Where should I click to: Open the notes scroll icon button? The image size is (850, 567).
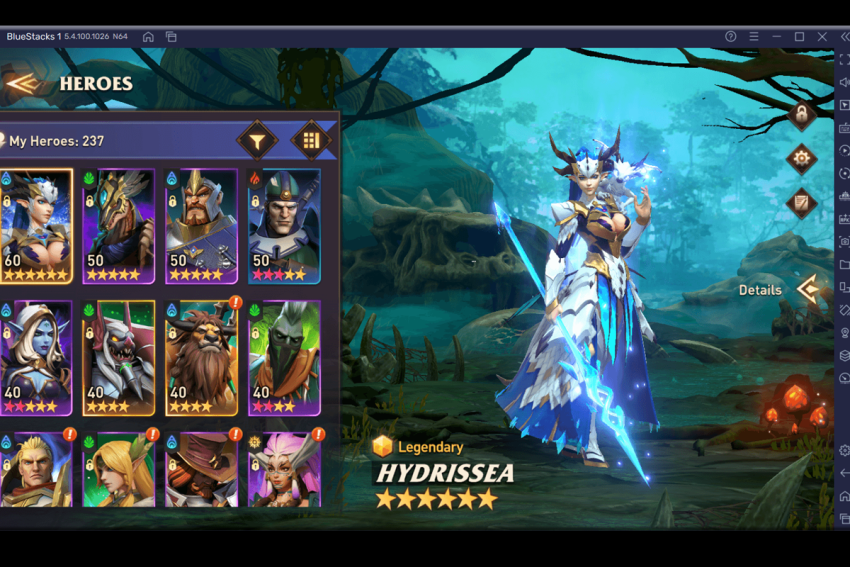tap(801, 203)
